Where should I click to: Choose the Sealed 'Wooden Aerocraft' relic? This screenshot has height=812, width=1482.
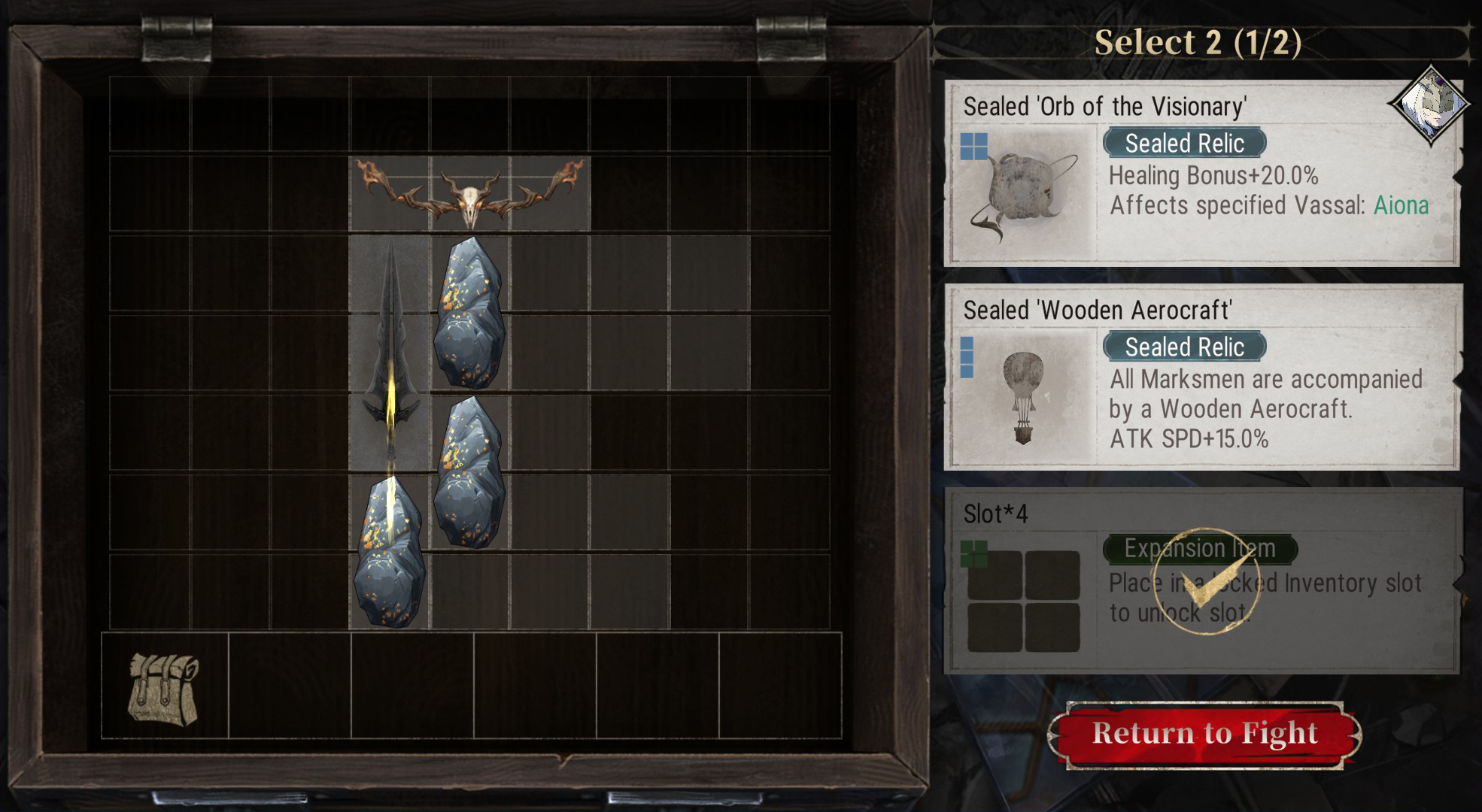[1201, 377]
